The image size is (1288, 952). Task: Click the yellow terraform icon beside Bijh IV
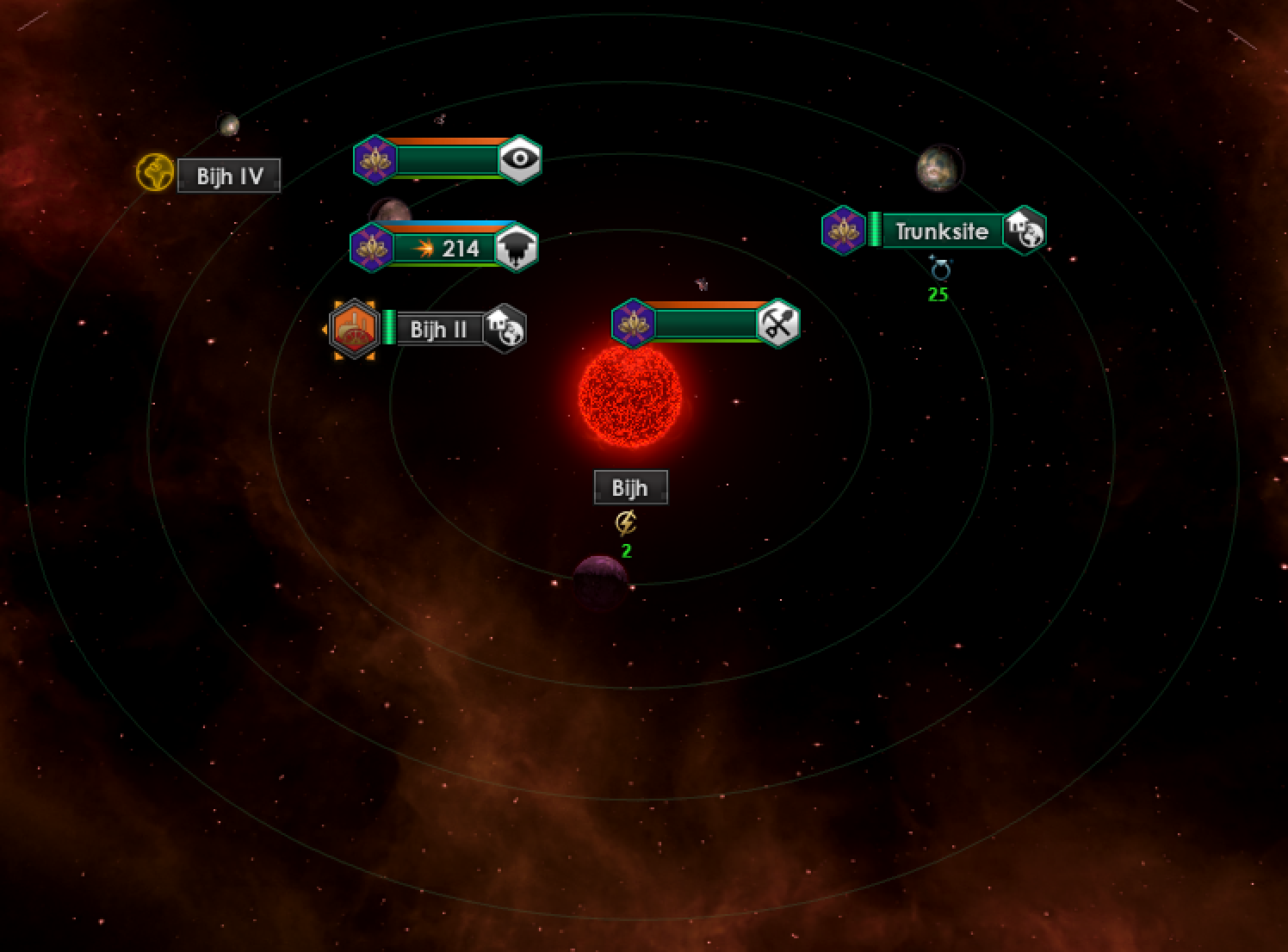(x=155, y=173)
